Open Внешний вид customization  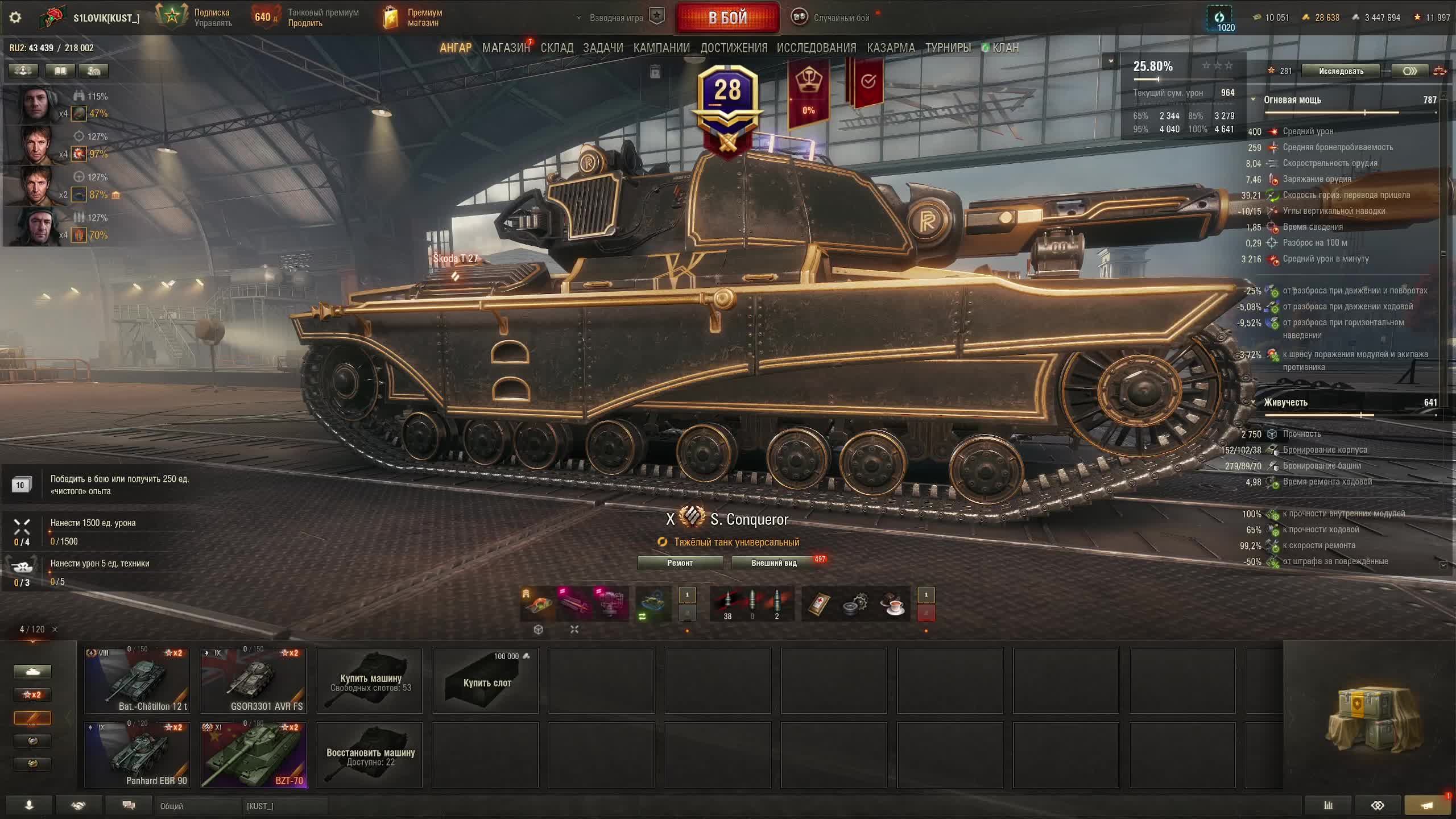[x=773, y=562]
